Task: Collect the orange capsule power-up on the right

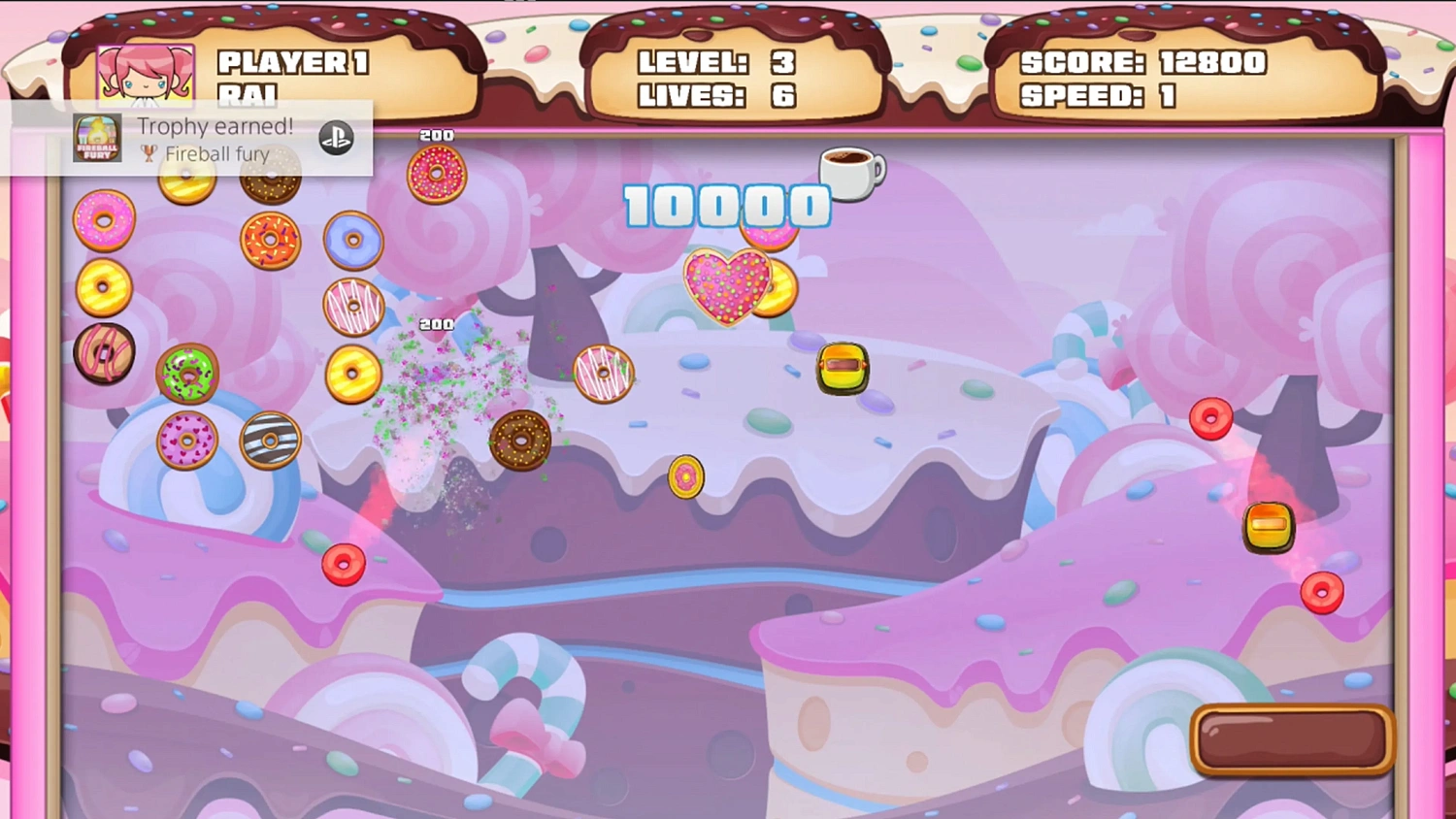Action: [x=1269, y=523]
